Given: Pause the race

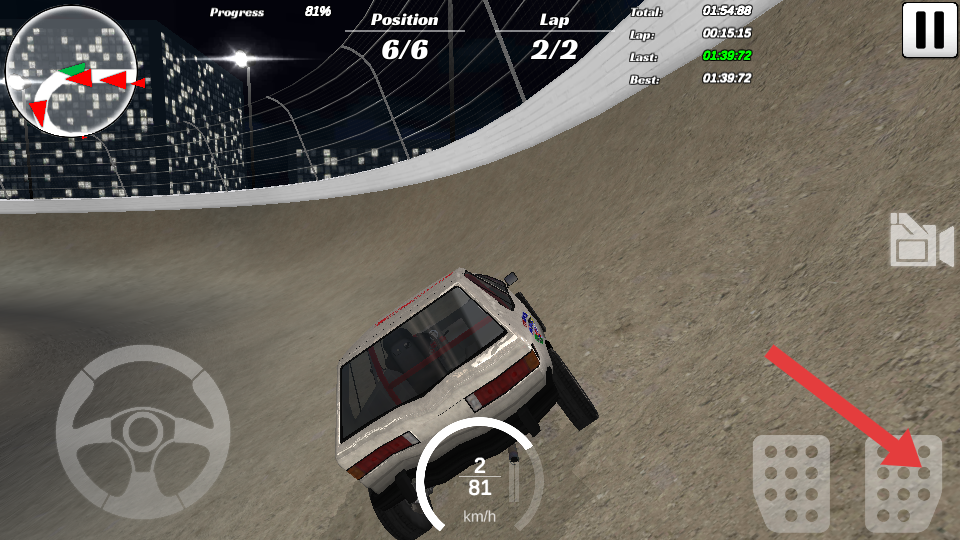Looking at the screenshot, I should click(x=930, y=30).
